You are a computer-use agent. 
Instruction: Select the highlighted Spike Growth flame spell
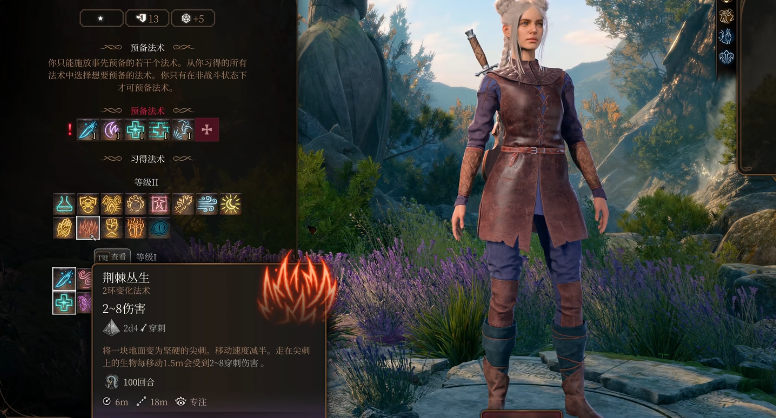(x=88, y=228)
